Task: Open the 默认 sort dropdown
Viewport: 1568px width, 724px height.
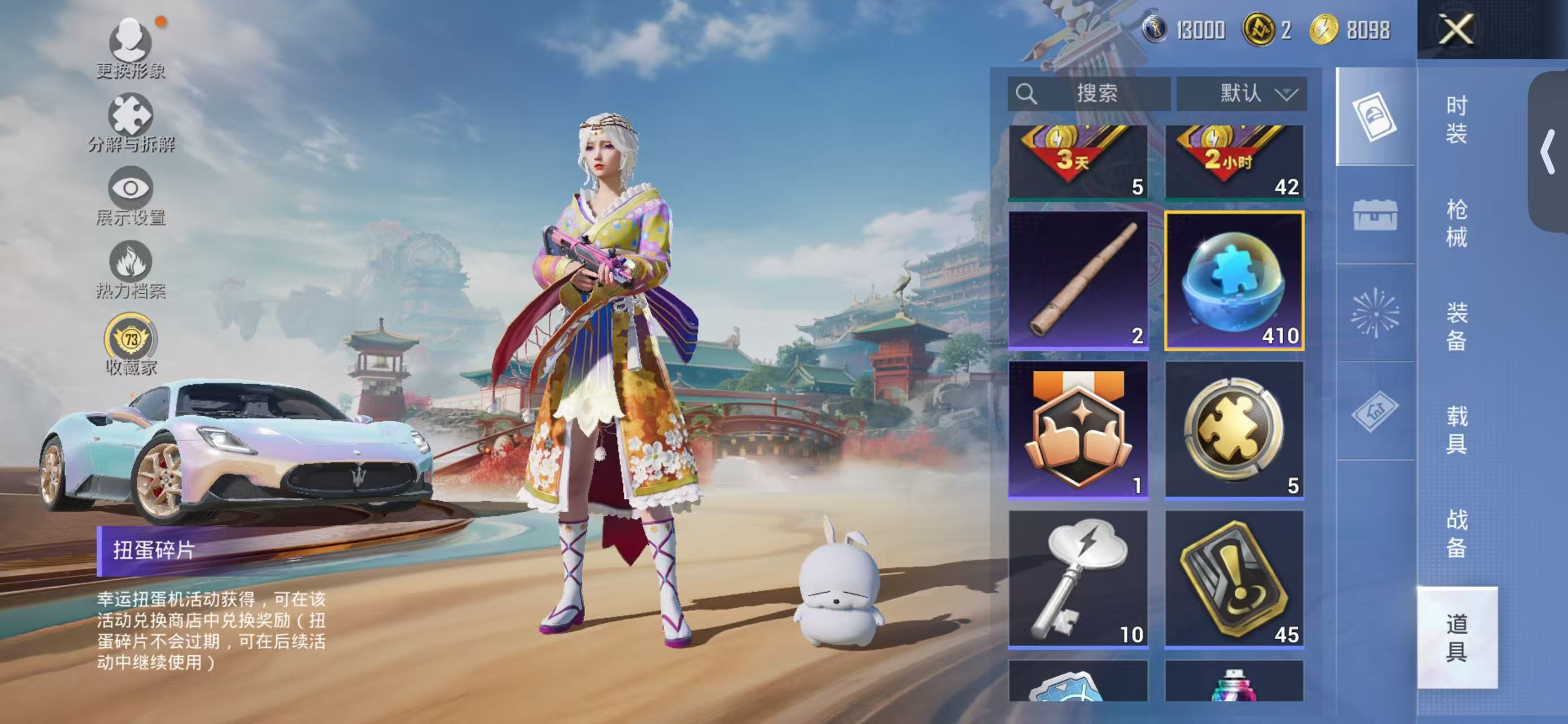Action: [x=1242, y=94]
